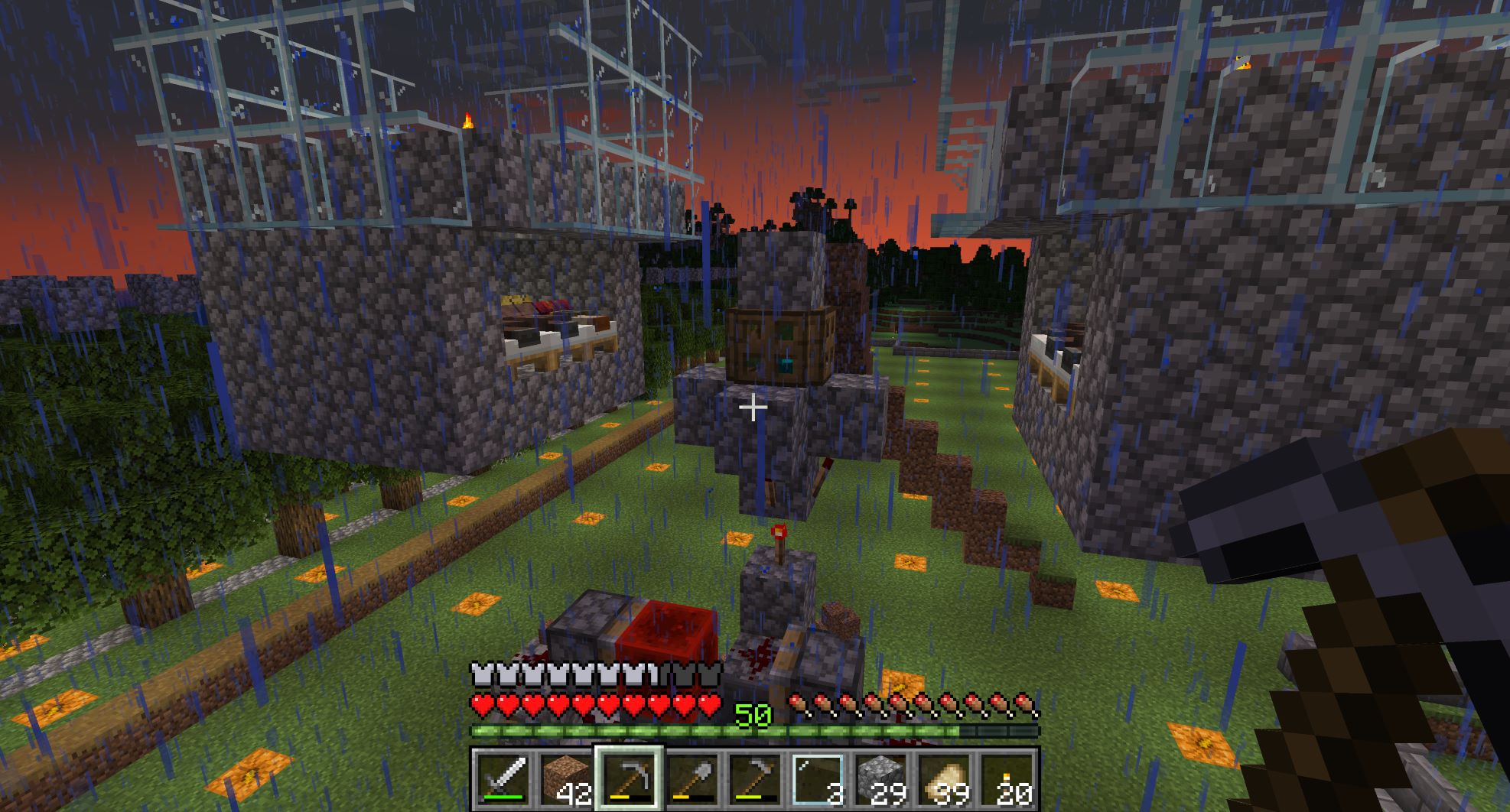Choose the cobblestone stack of 29
Image resolution: width=1510 pixels, height=812 pixels.
(880, 779)
